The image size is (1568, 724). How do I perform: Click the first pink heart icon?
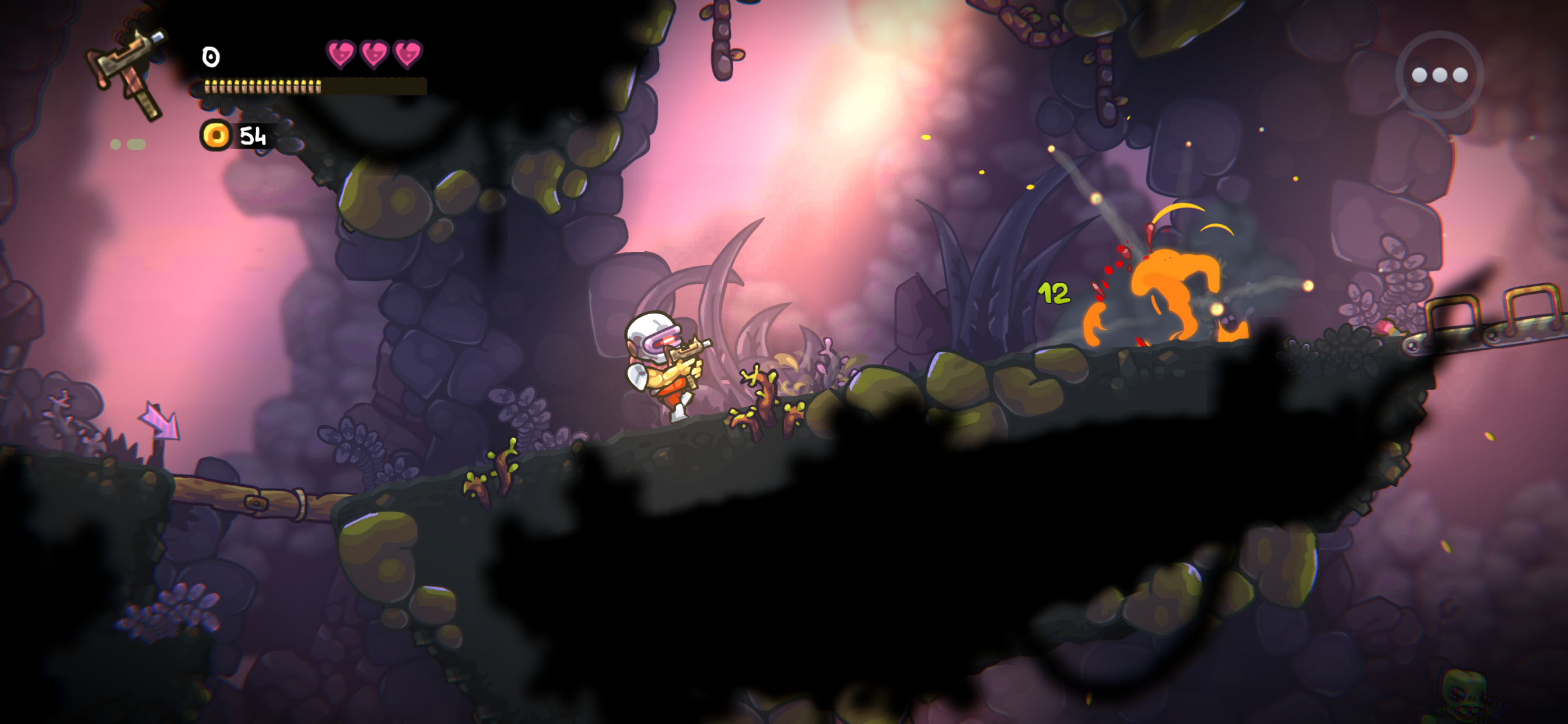tap(341, 55)
